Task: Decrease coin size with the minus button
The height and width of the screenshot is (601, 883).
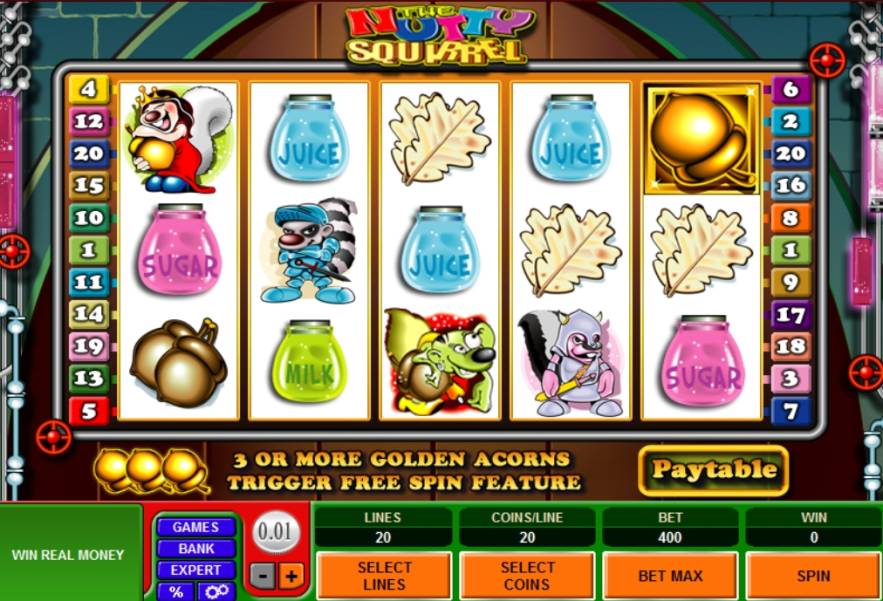Action: click(x=260, y=576)
